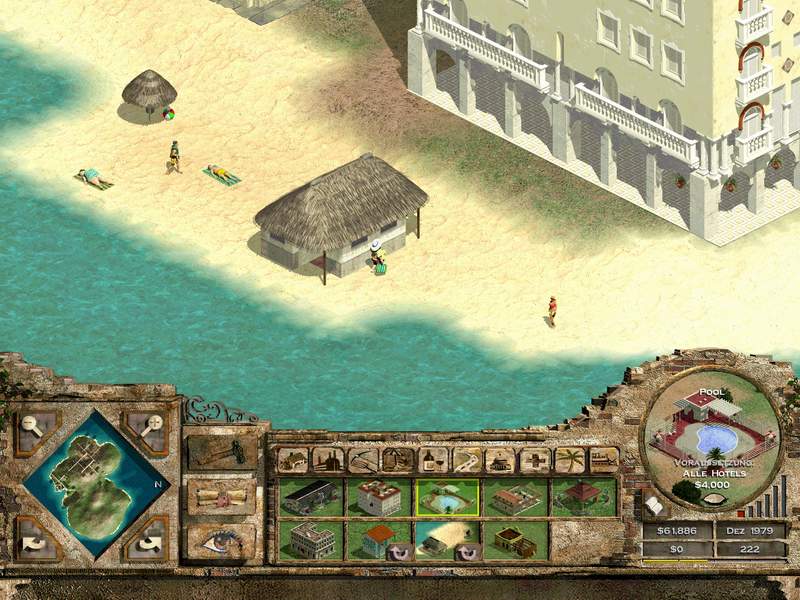
Task: Select the medical cross category
Action: click(x=536, y=460)
